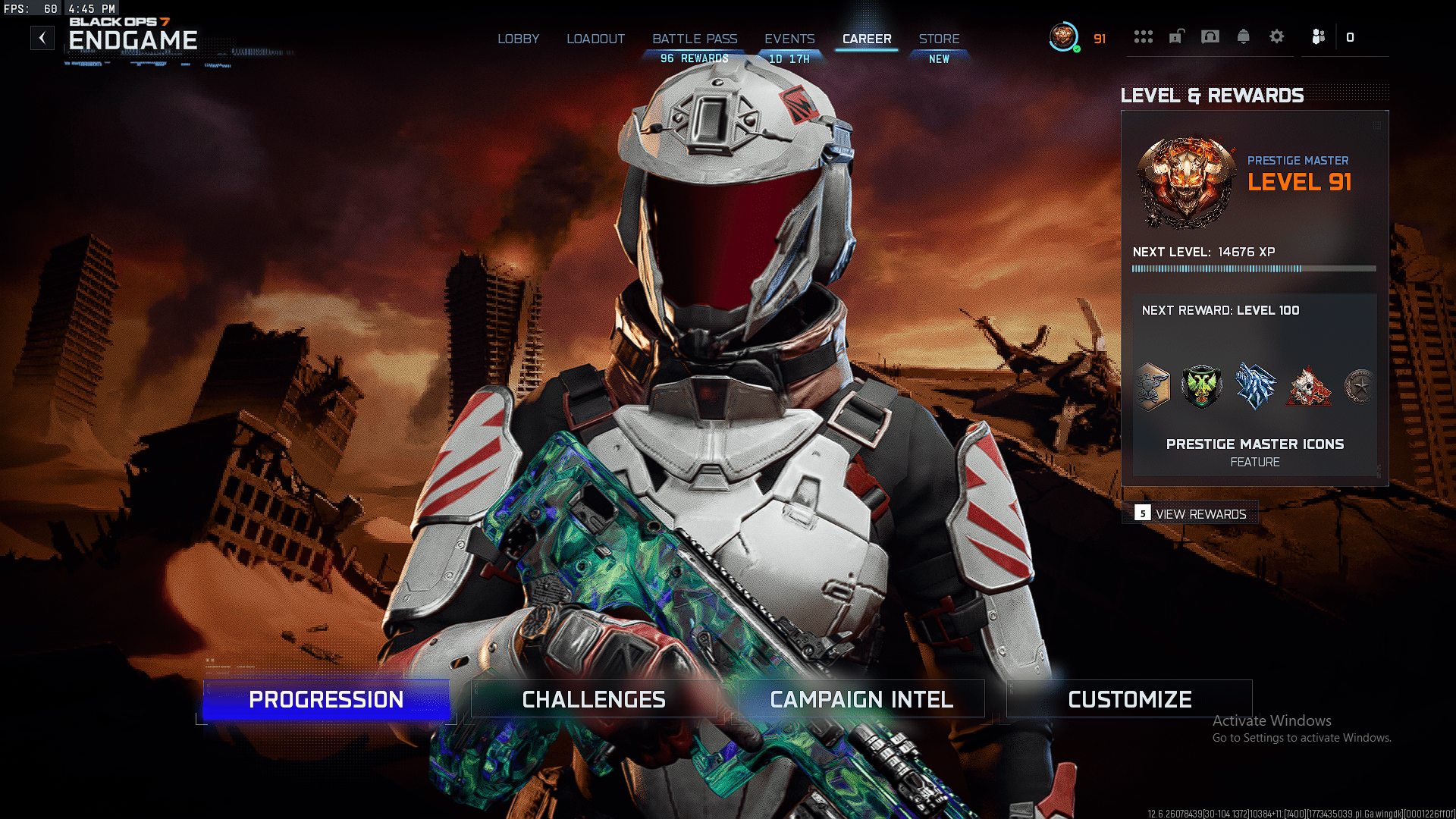
Task: Click VIEW REWARDS
Action: point(1200,513)
